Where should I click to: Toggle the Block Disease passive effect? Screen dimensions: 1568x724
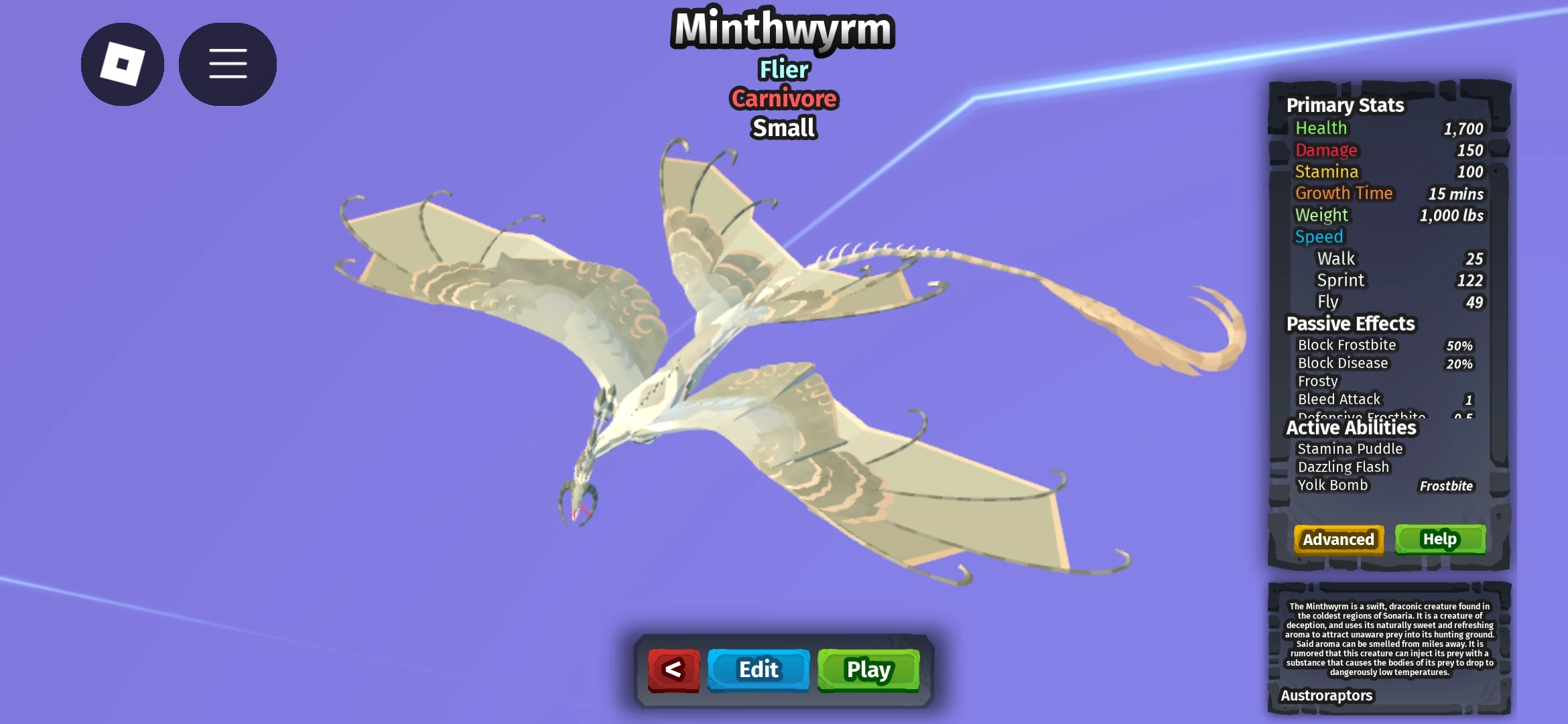click(1342, 363)
